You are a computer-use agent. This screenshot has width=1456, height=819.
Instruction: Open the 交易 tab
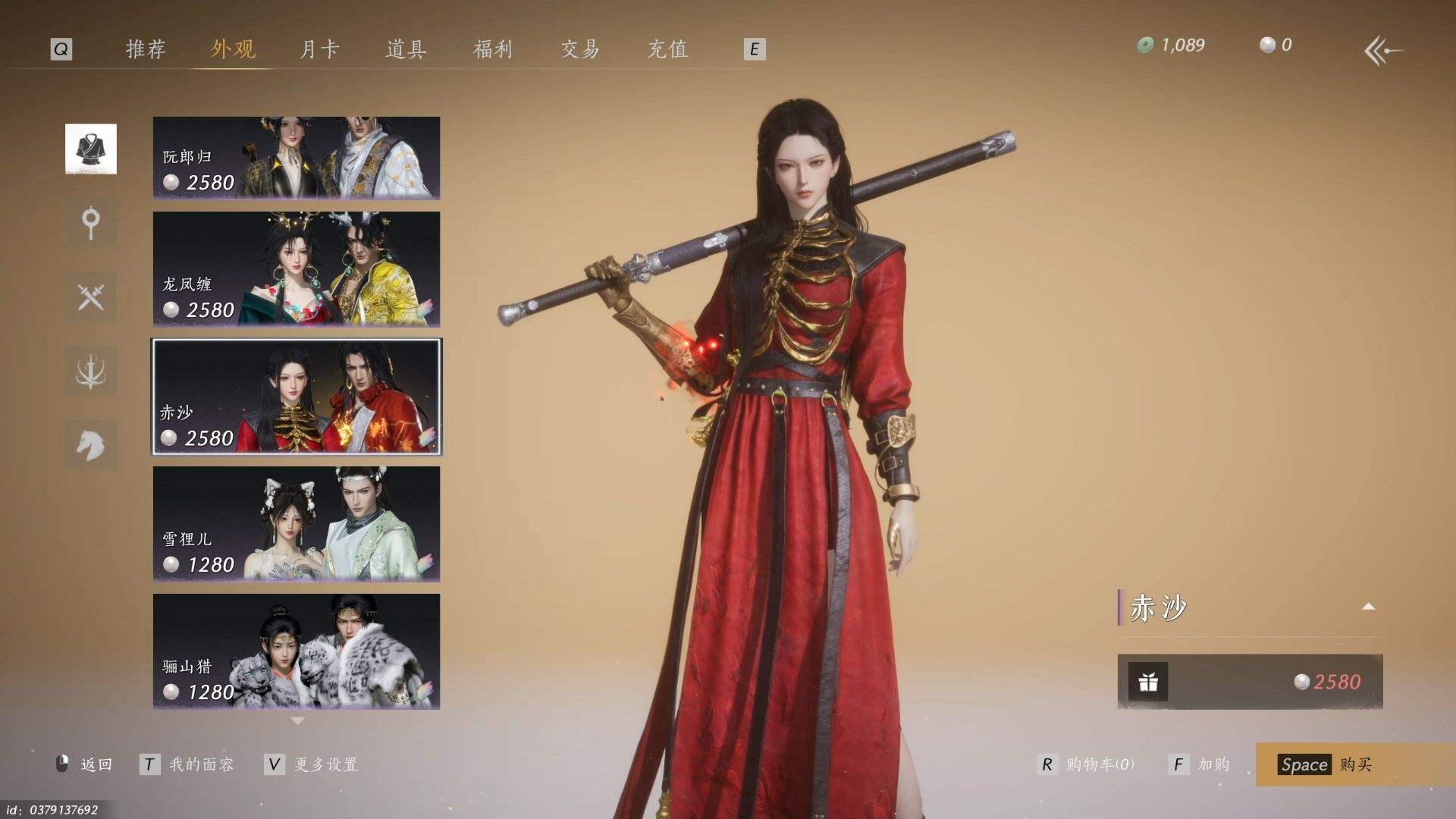(x=580, y=49)
